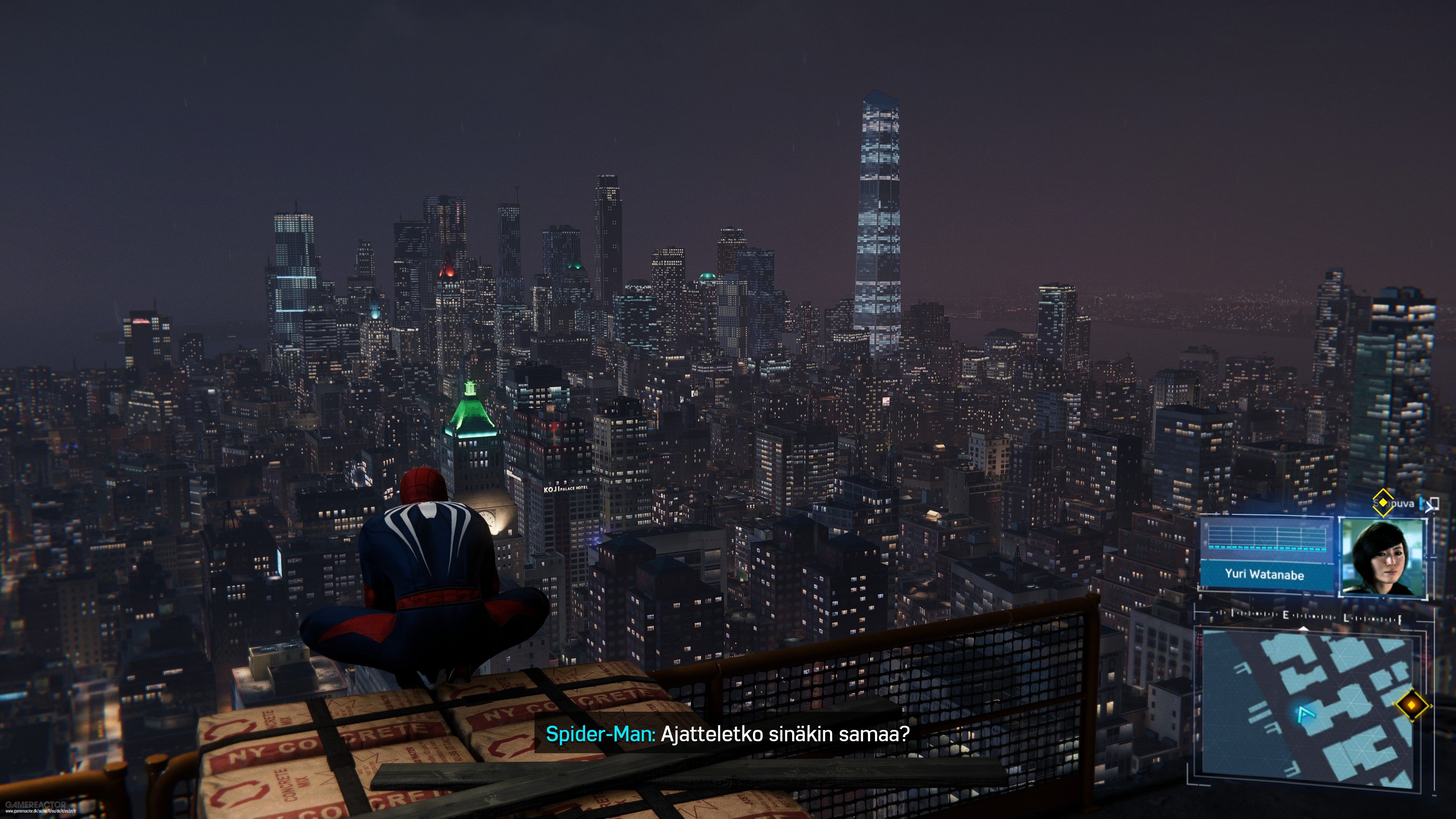Click the cyan dashed audio level meter bar

[1267, 549]
